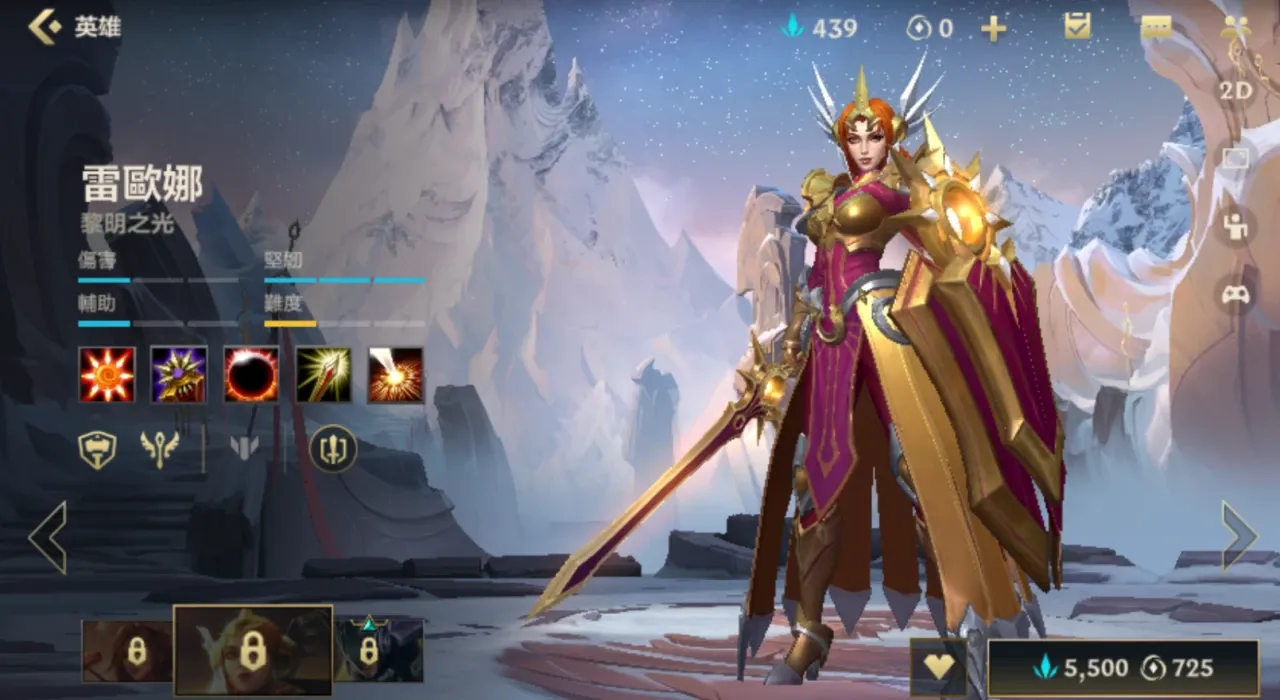Image resolution: width=1280 pixels, height=700 pixels.
Task: Open the clipboard checkmark missions icon
Action: point(1077,27)
